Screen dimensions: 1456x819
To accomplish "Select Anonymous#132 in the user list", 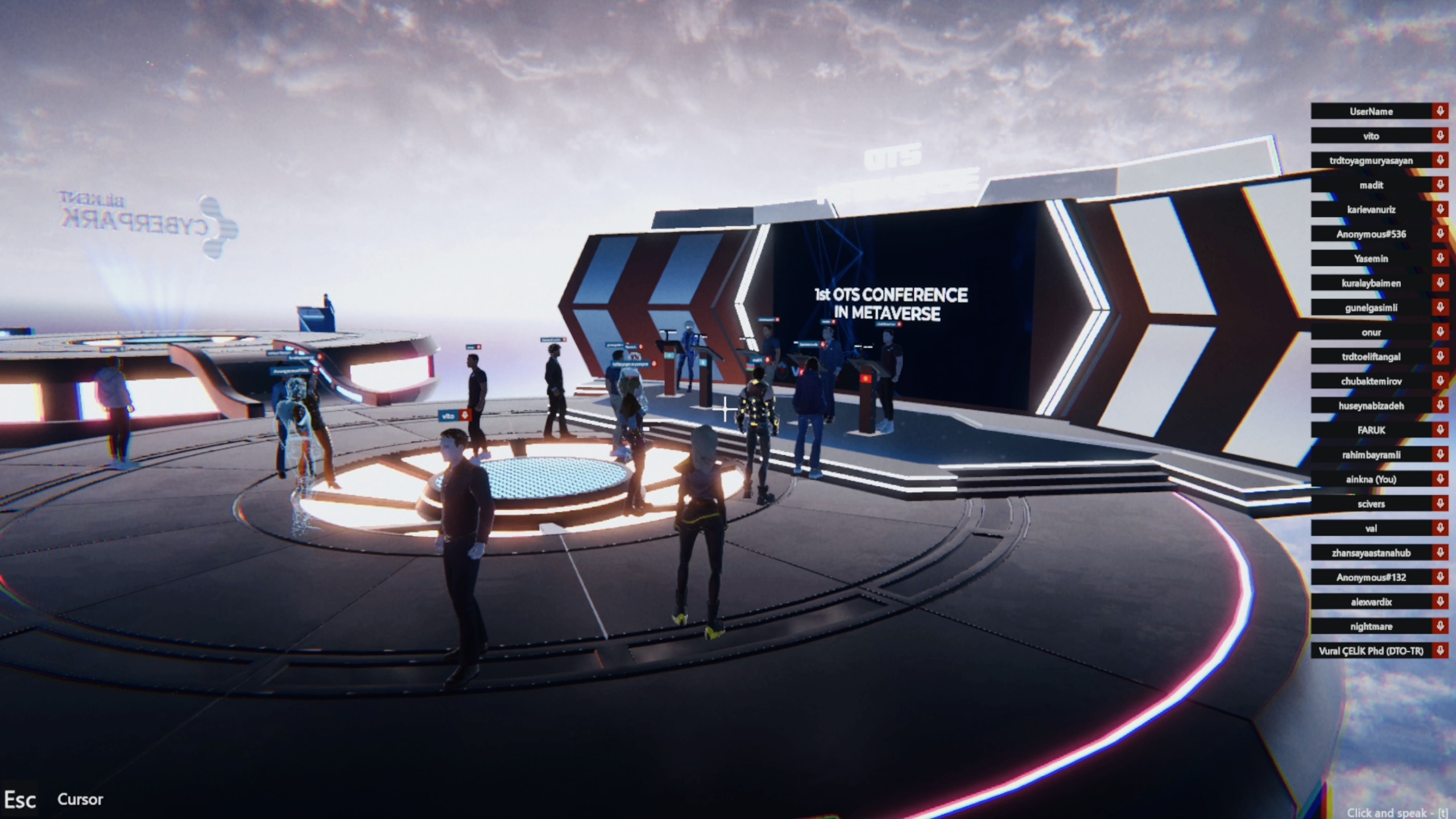I will 1371,577.
